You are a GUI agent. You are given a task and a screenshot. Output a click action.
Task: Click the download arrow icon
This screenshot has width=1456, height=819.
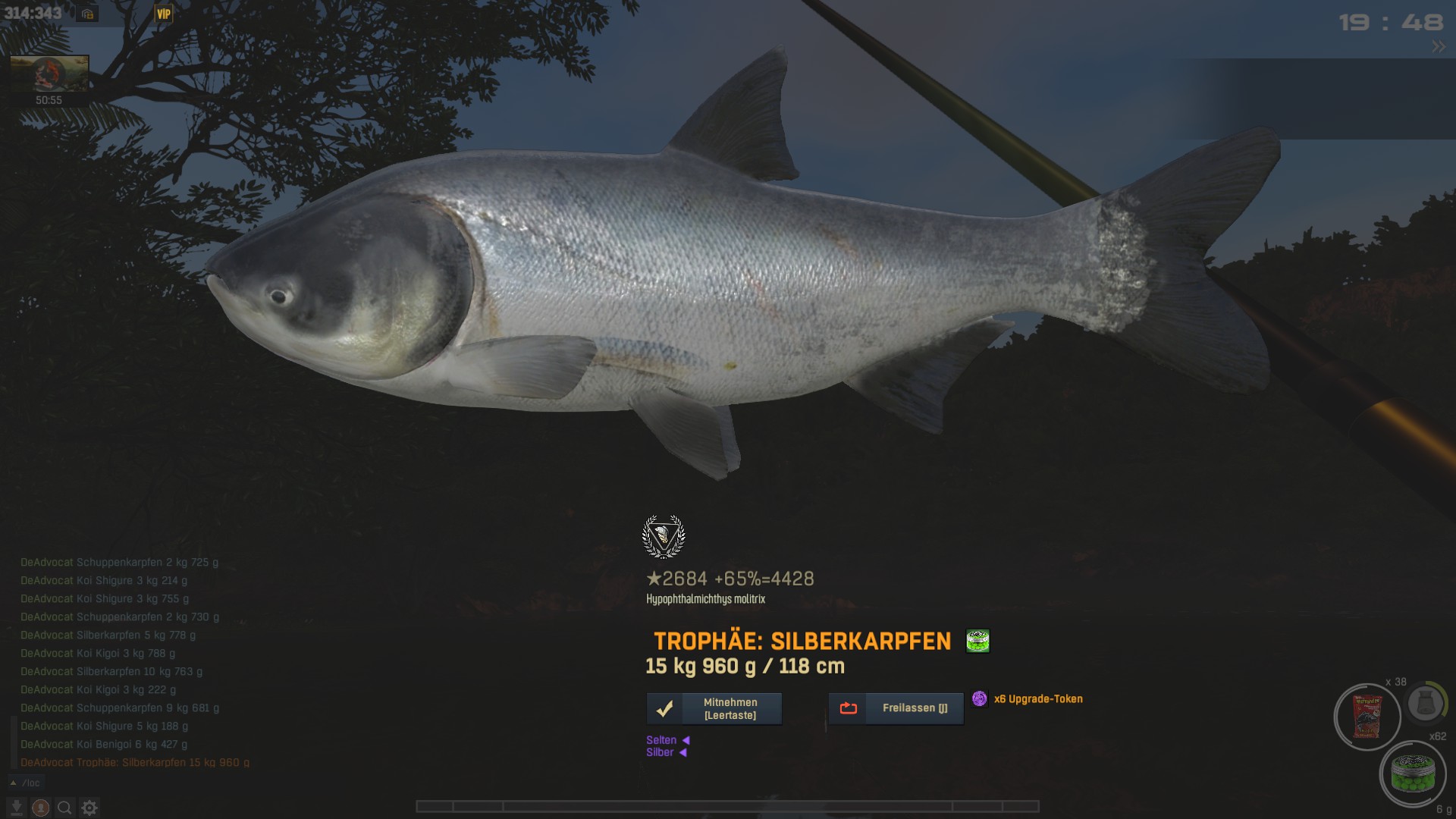coord(17,808)
